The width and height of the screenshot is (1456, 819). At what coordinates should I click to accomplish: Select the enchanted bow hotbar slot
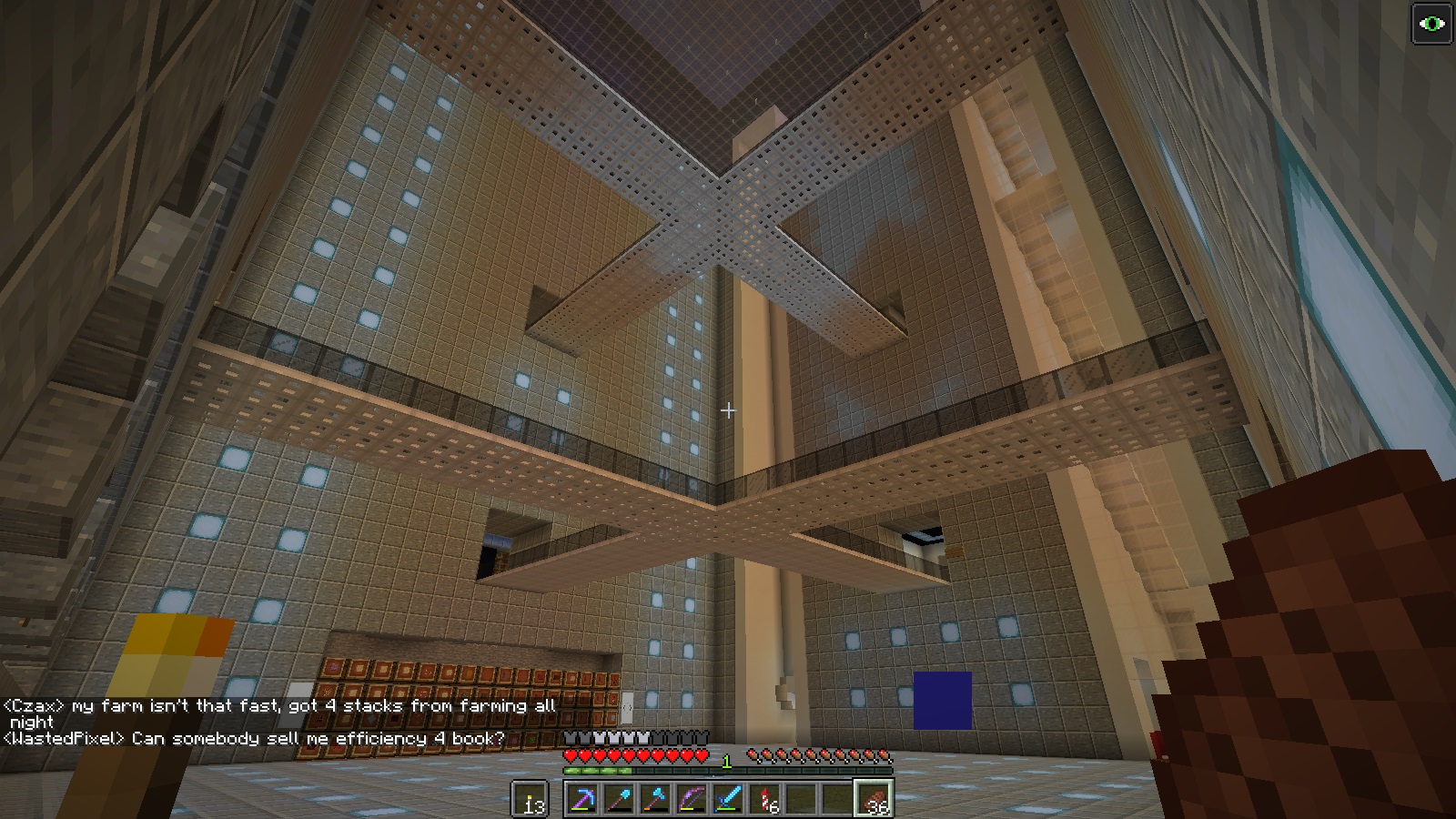point(692,799)
